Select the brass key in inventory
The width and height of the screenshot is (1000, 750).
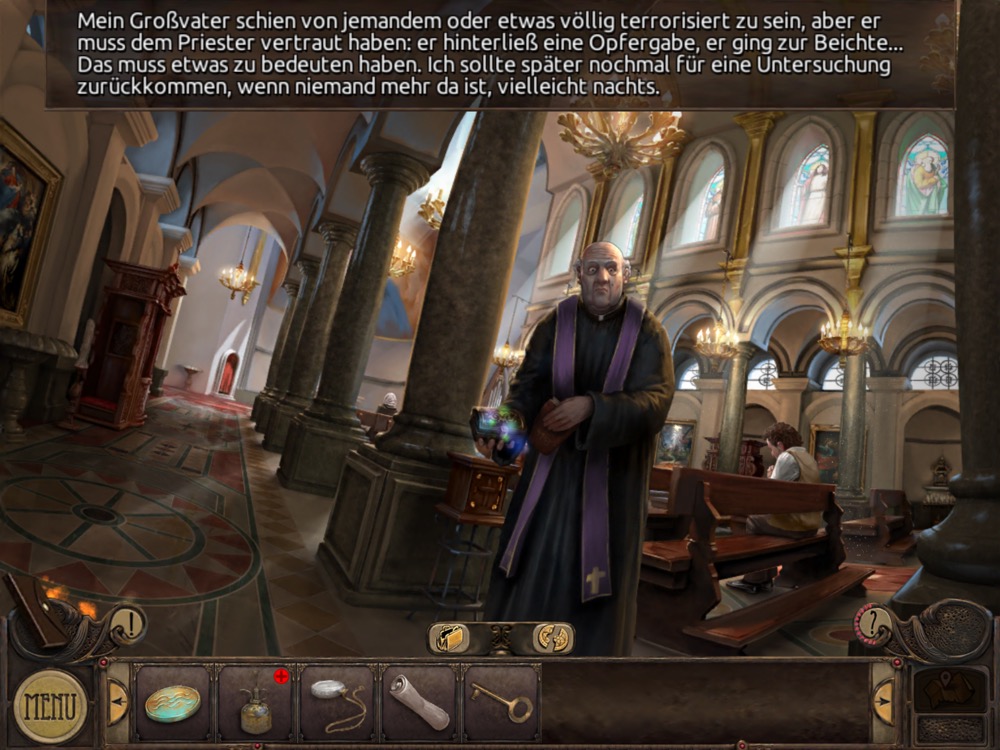(x=501, y=703)
